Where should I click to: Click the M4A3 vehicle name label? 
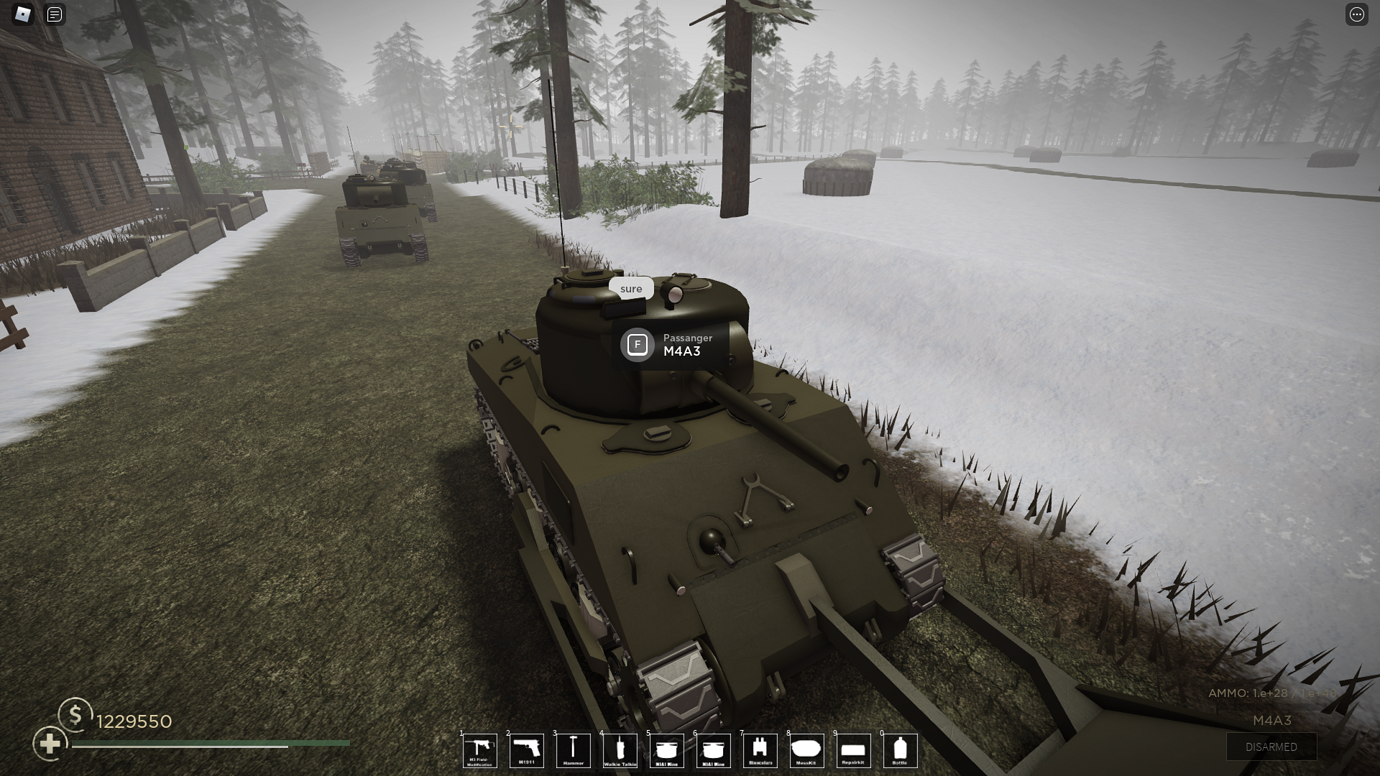(1272, 721)
